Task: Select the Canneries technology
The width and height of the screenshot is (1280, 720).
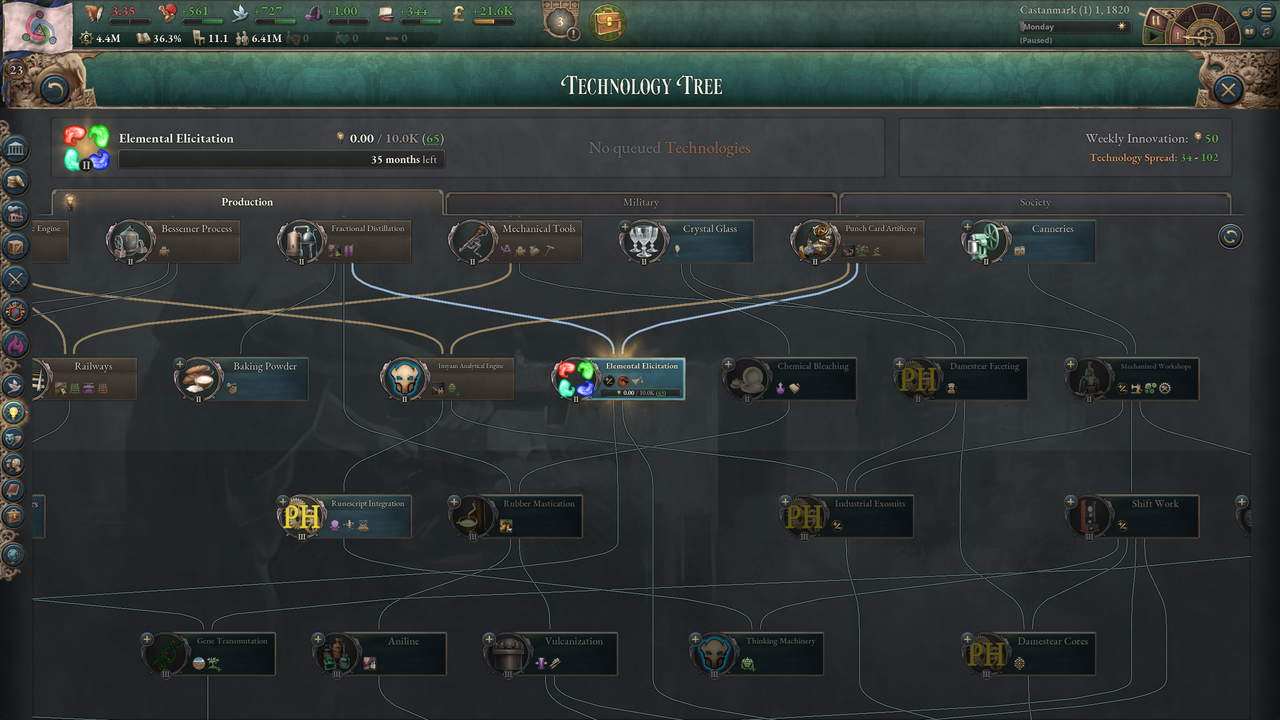Action: (1029, 242)
